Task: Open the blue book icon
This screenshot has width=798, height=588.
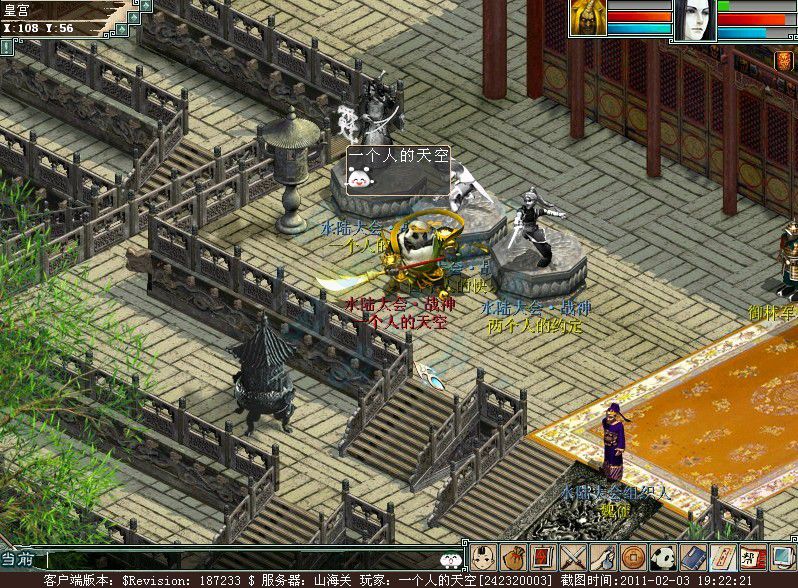Action: (x=693, y=557)
